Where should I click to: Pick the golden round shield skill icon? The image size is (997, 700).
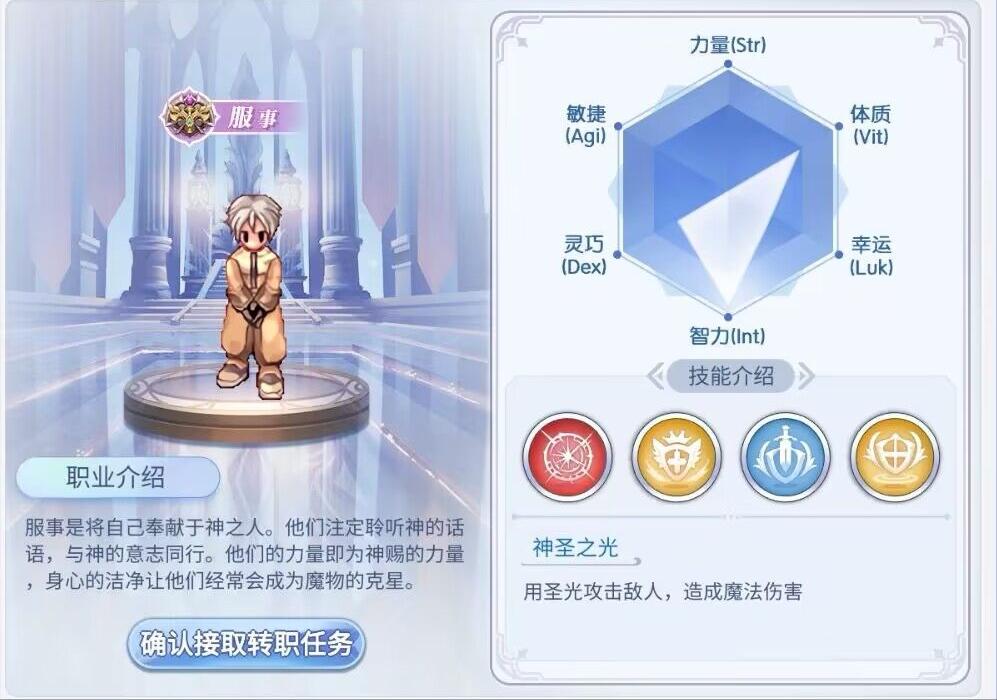point(894,457)
